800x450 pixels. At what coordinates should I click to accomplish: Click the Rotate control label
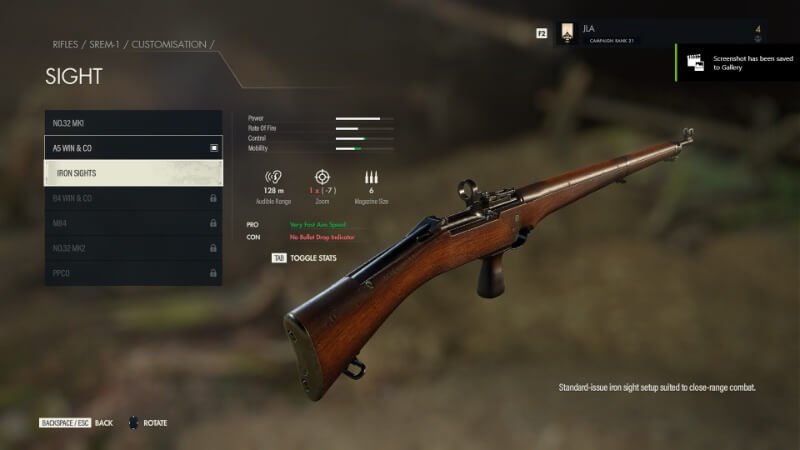pyautogui.click(x=155, y=423)
